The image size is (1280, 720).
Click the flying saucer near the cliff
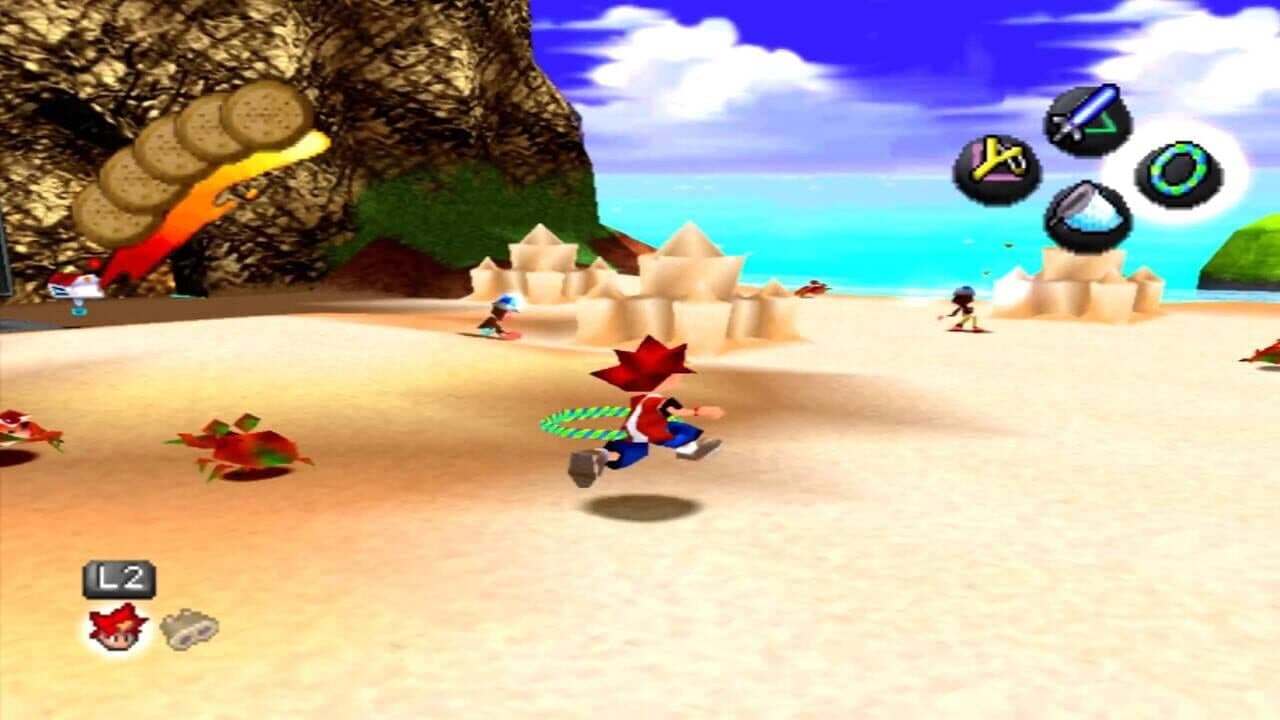click(x=75, y=288)
